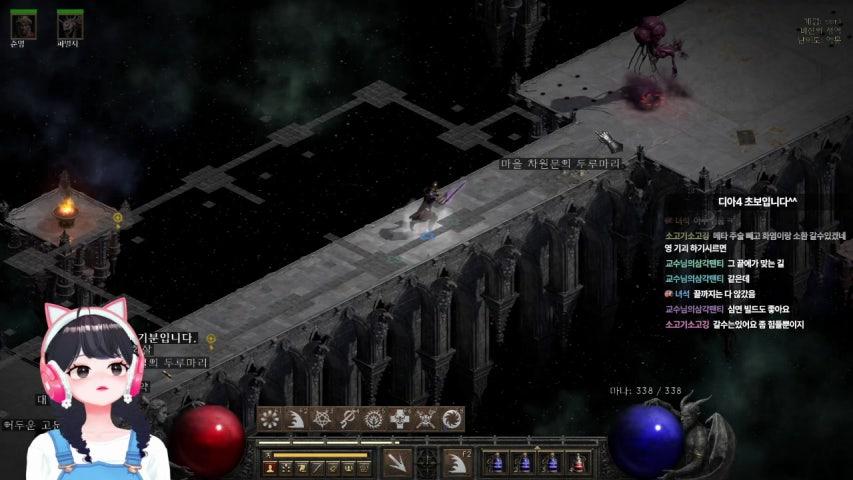Open the F2 right-click skill button on bar
Viewport: 853px width, 480px height.
pos(458,462)
